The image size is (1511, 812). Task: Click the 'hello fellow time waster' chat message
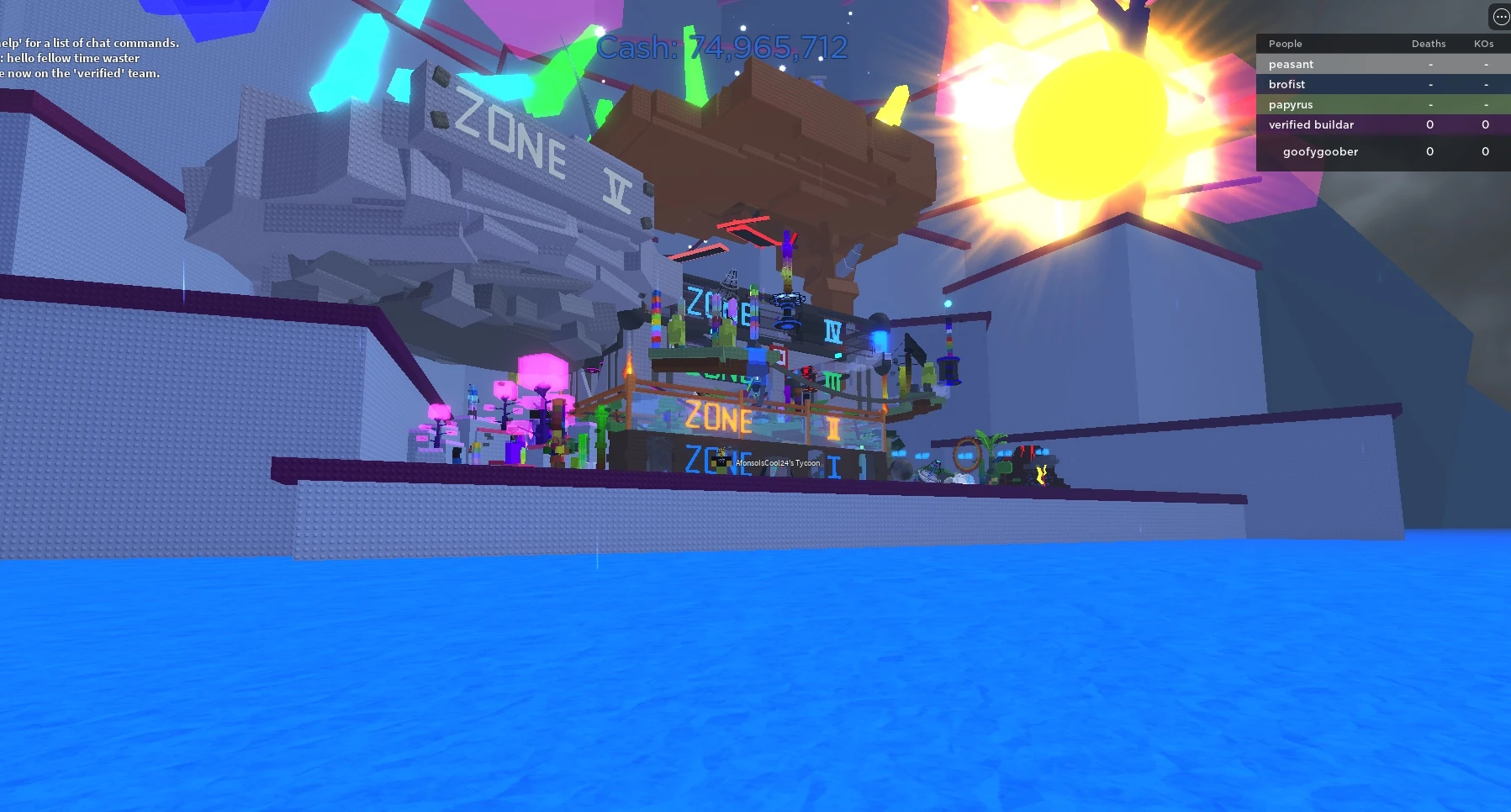coord(71,58)
